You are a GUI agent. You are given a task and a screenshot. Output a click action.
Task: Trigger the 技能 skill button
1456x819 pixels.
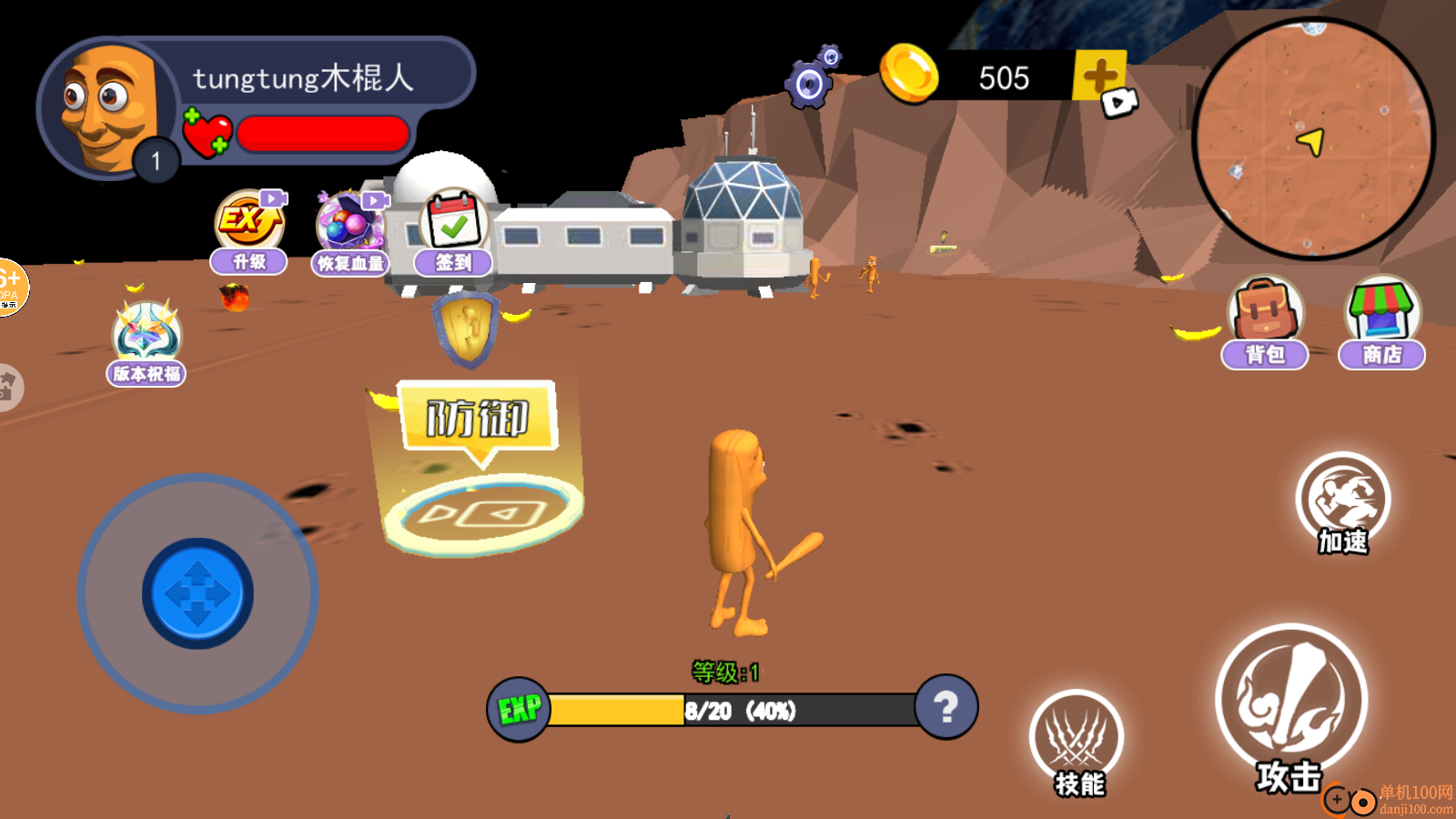pos(1077,741)
